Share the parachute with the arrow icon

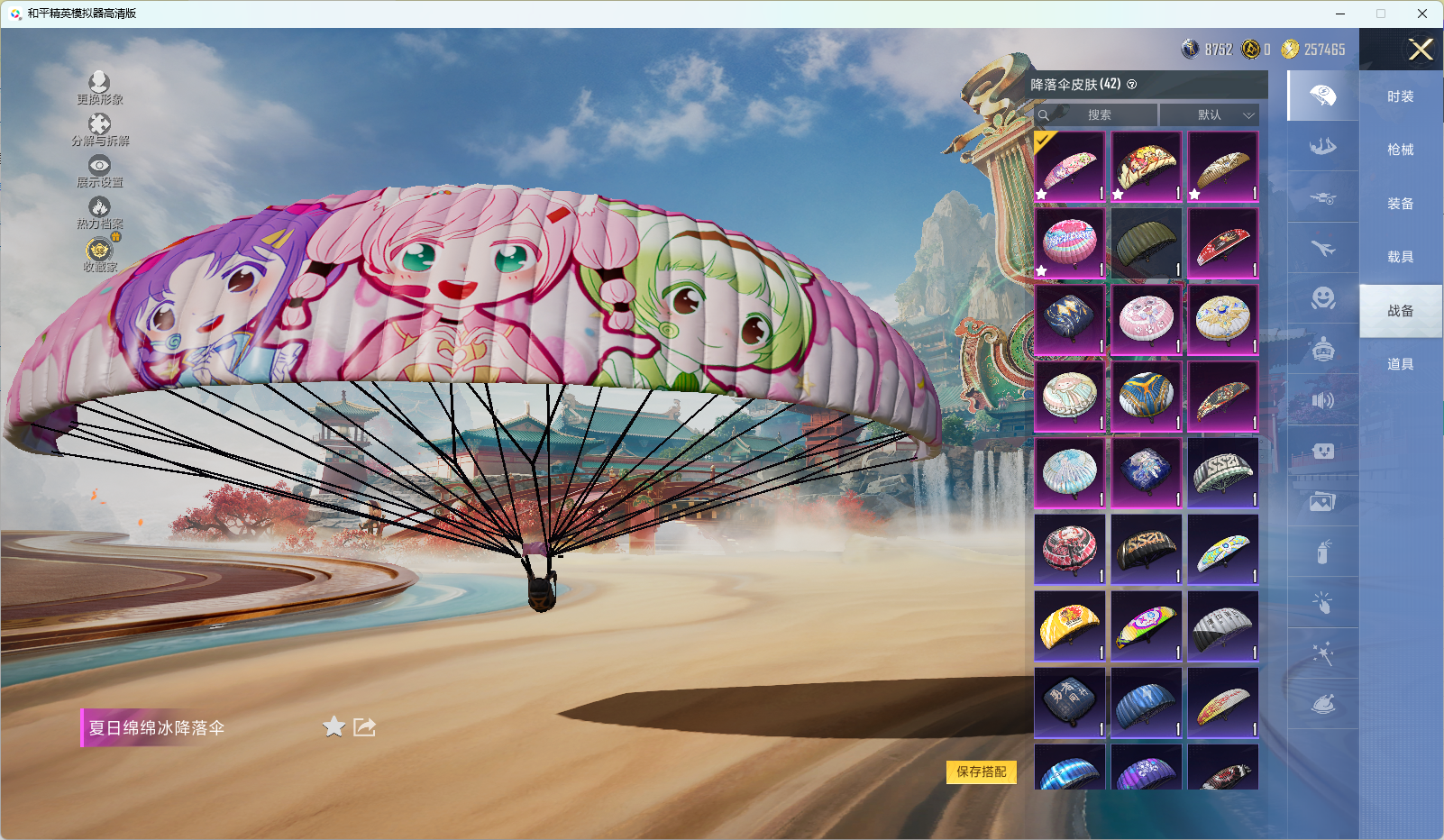(x=364, y=726)
